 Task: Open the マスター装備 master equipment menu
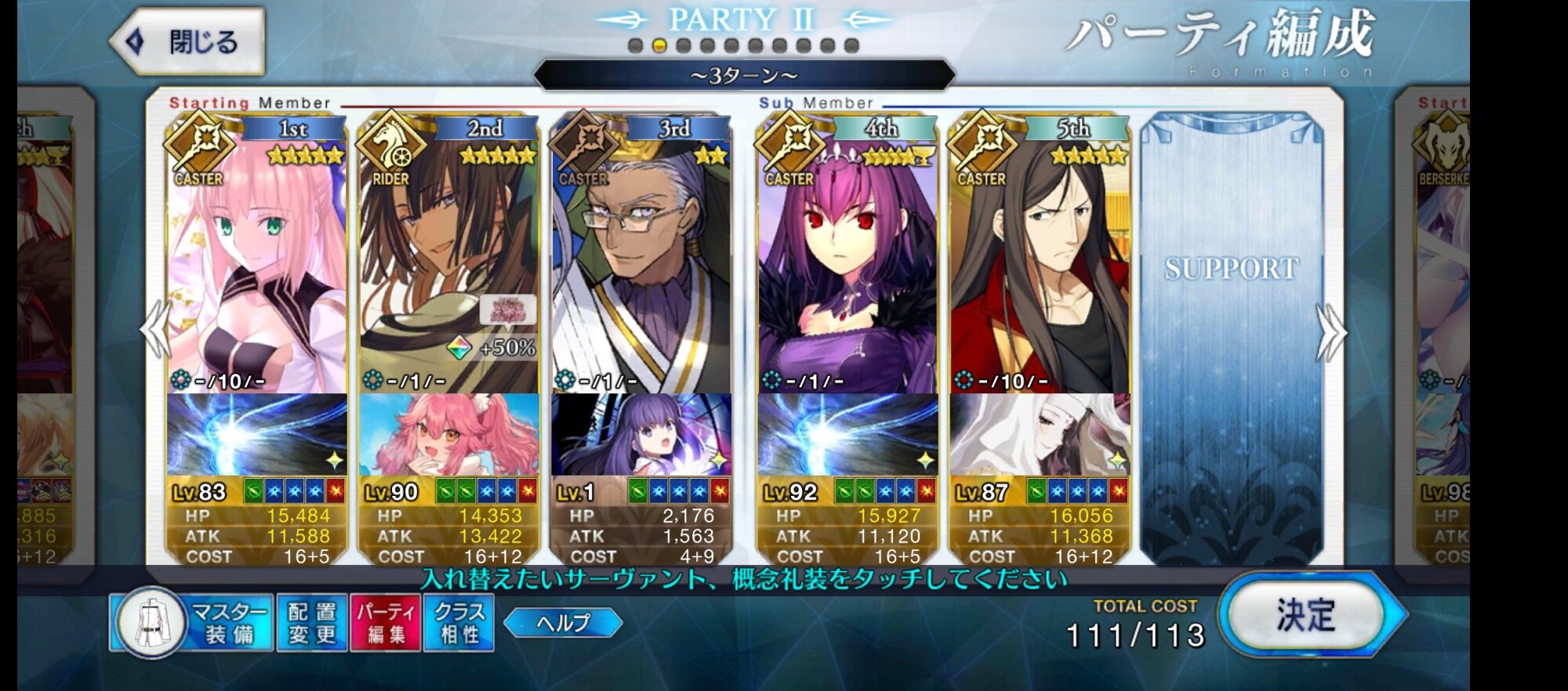(x=193, y=623)
